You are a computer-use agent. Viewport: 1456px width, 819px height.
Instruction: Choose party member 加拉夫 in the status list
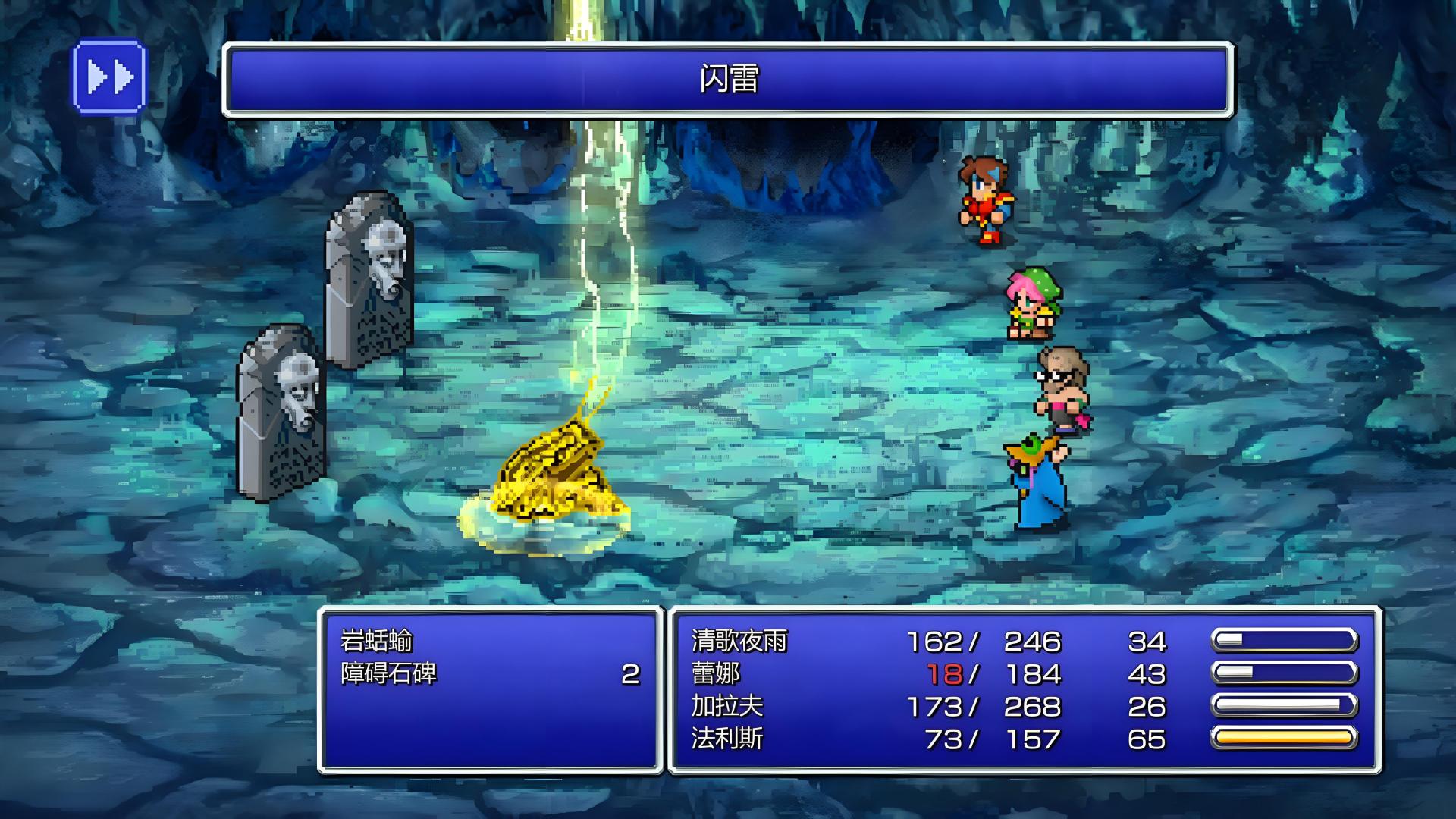point(726,707)
